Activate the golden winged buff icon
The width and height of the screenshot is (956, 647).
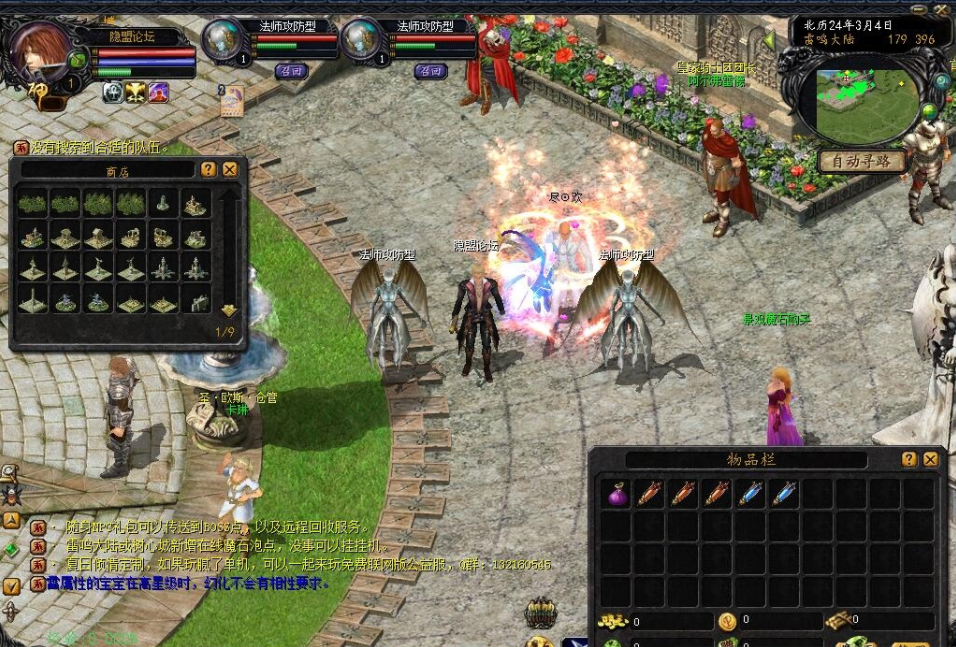coord(136,93)
